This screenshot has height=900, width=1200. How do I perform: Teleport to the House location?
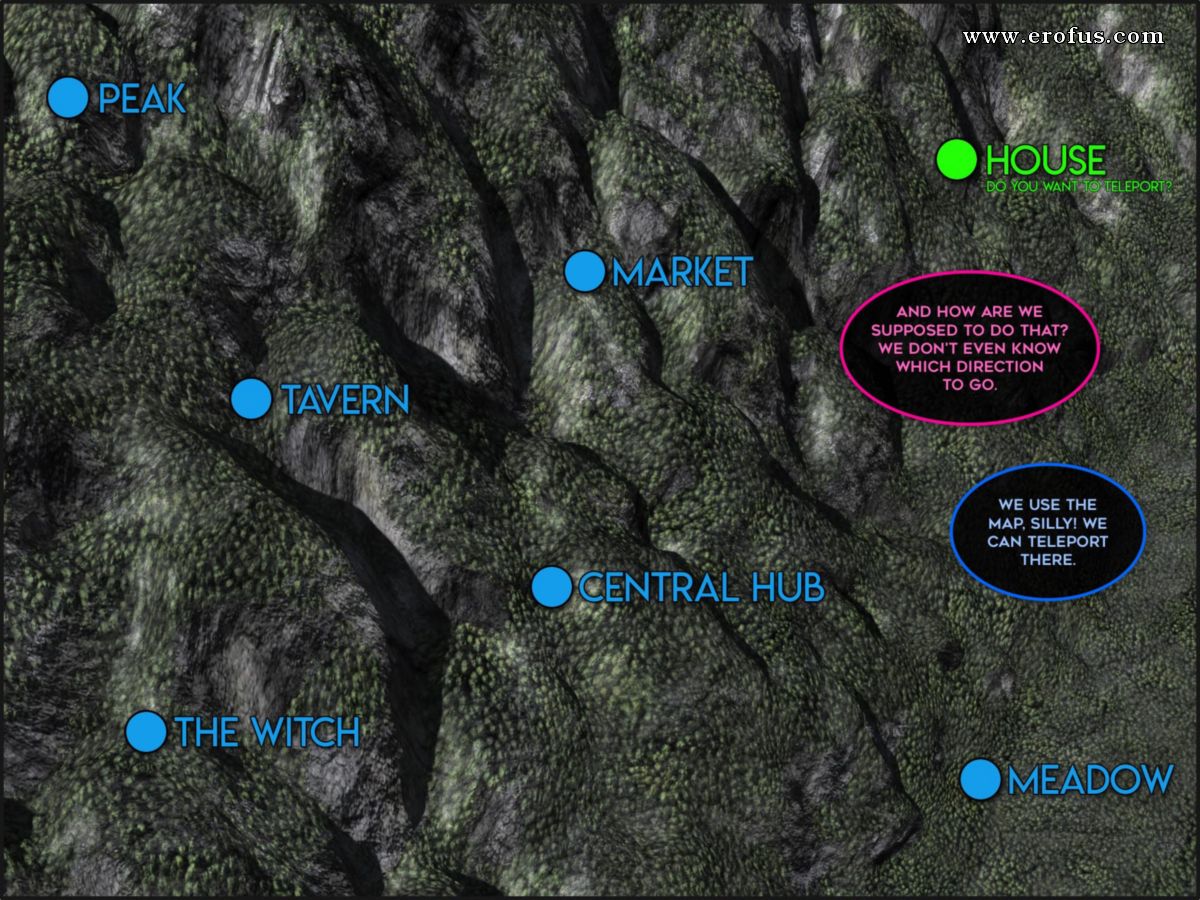point(957,159)
